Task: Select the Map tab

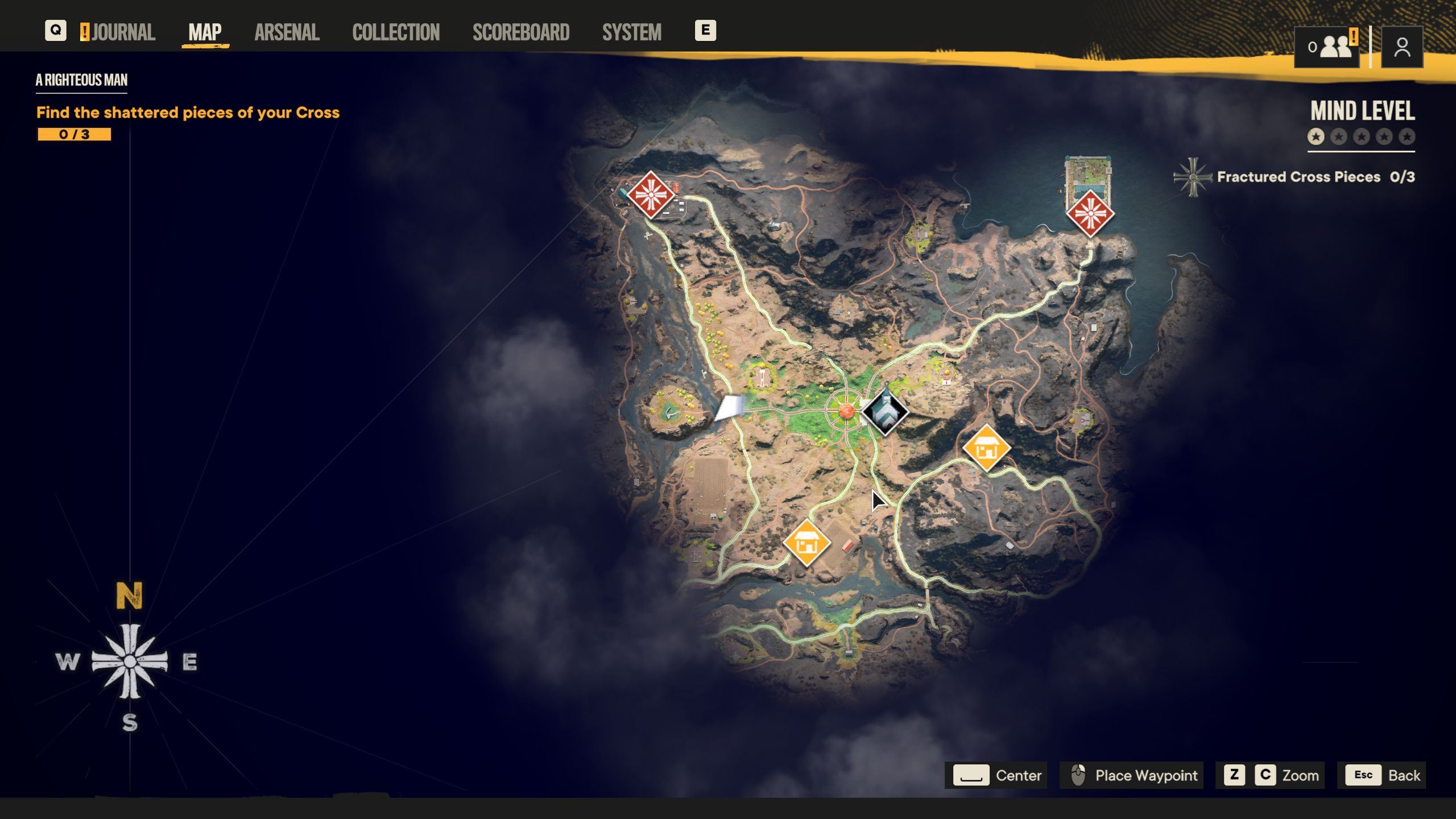Action: pos(205,32)
